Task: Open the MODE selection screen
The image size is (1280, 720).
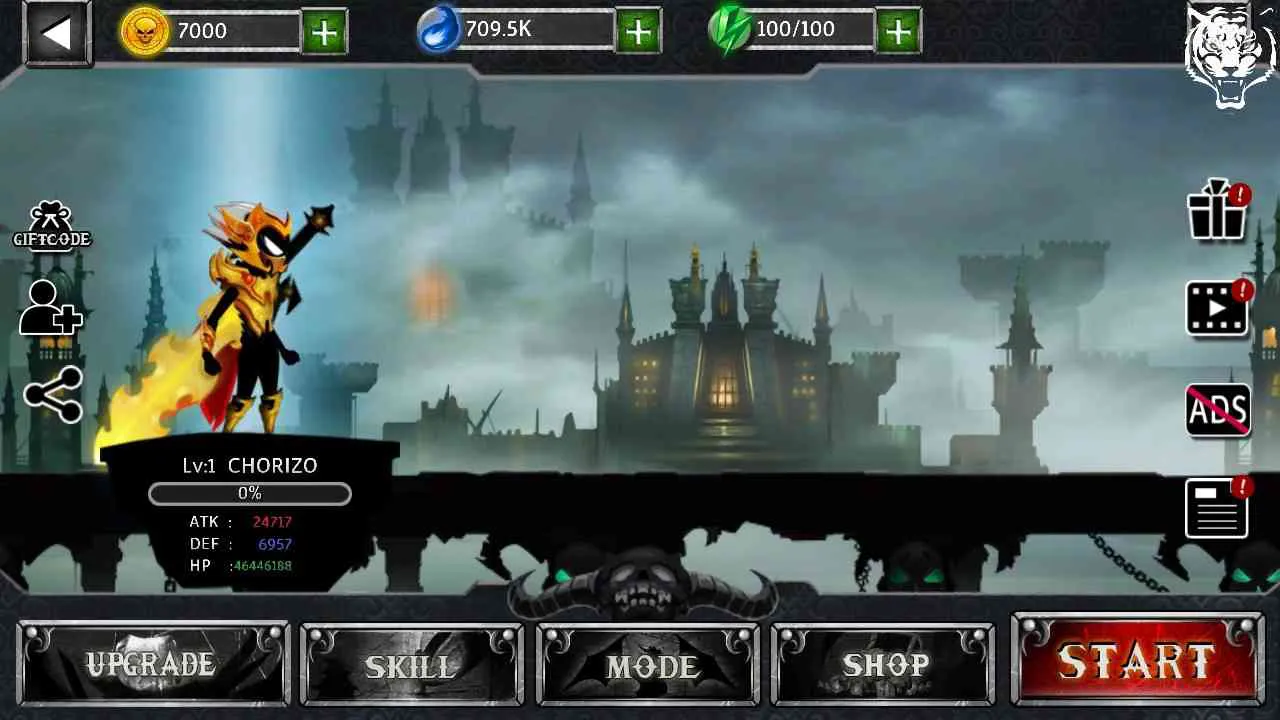Action: point(648,662)
